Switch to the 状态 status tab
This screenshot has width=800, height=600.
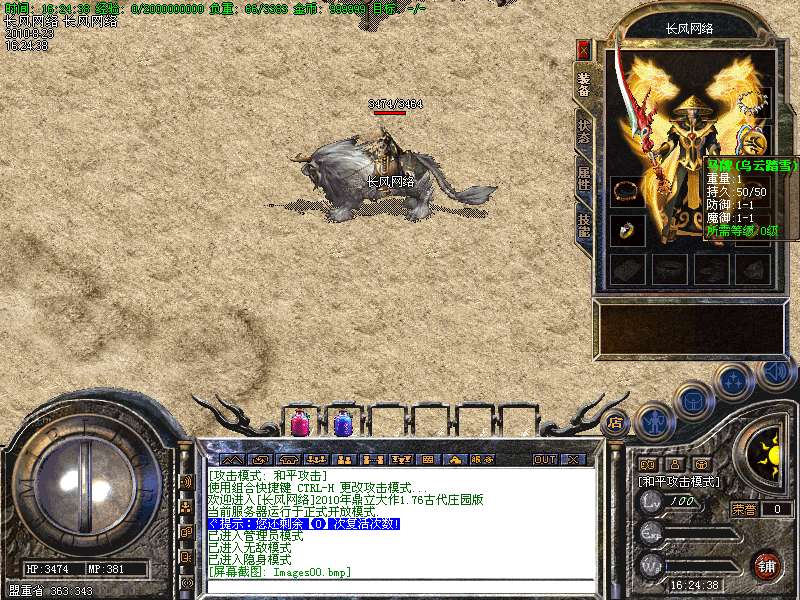584,131
